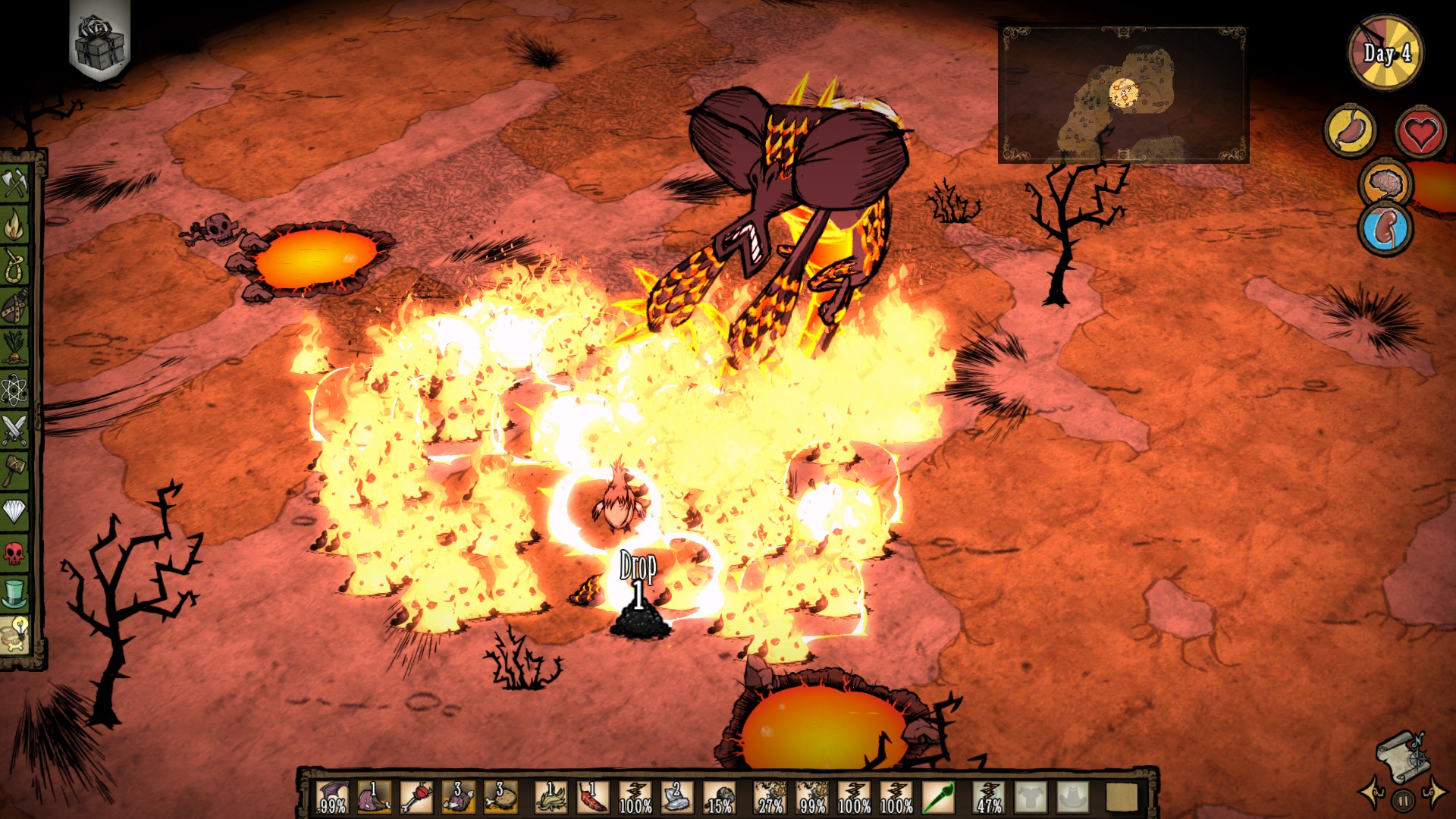Screen dimensions: 1456x819
Task: Open the Dress crafting tab with top hat
Action: tap(15, 594)
